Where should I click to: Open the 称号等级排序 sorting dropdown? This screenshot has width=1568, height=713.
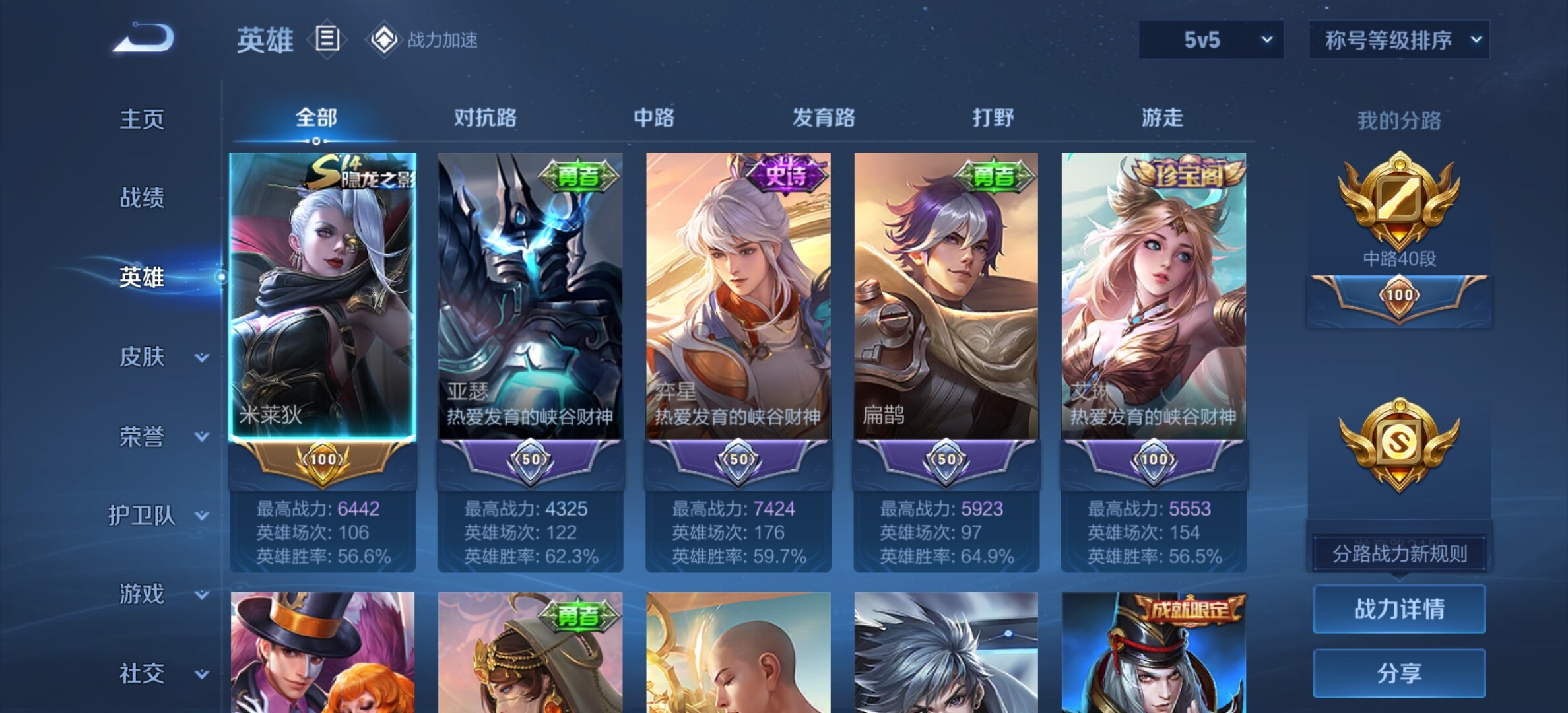(1399, 40)
